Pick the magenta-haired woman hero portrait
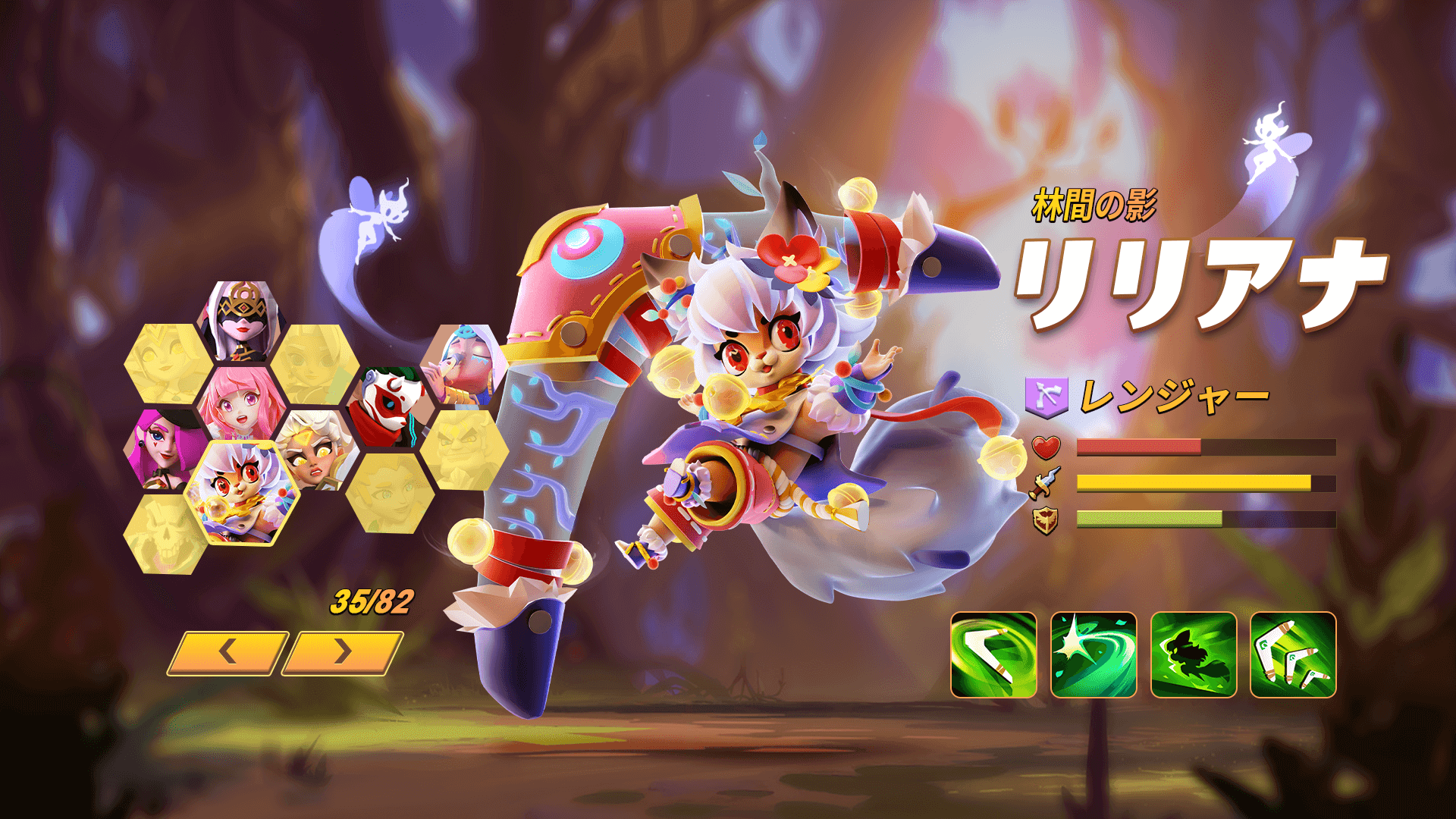Screen dimensions: 1456x819 (167, 449)
